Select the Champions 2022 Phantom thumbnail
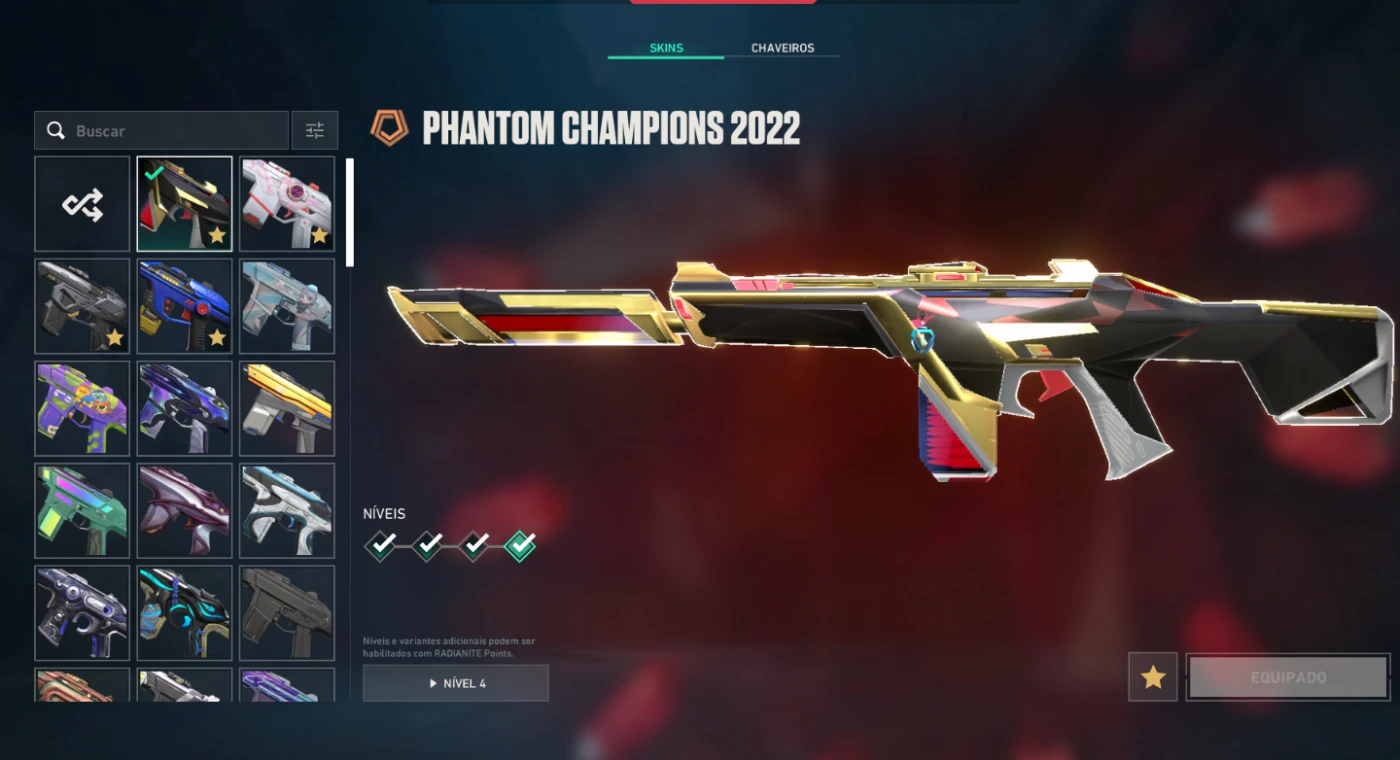This screenshot has height=760, width=1400. click(x=185, y=204)
